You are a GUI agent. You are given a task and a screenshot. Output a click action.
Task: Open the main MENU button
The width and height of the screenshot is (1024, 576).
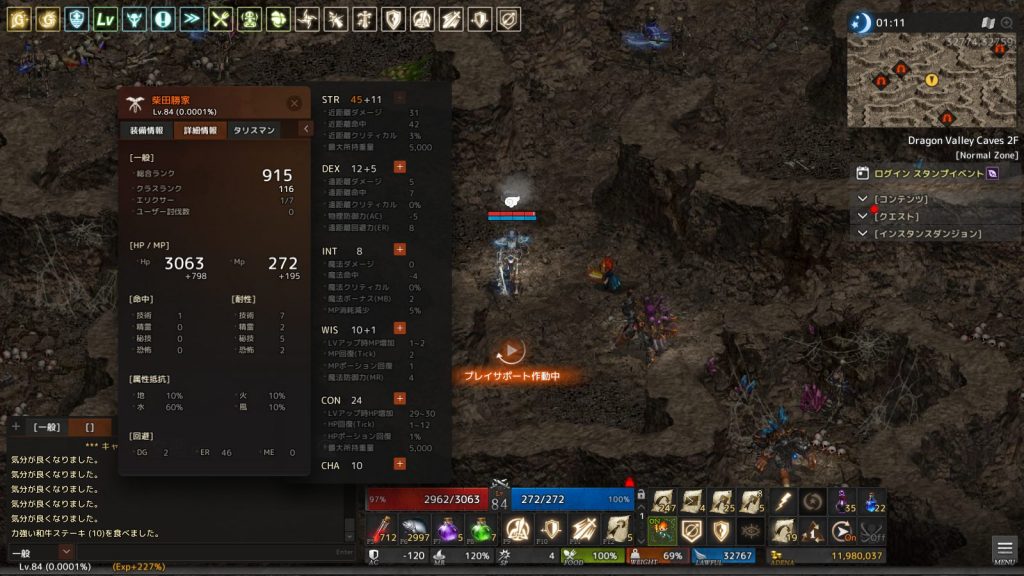pos(1005,549)
